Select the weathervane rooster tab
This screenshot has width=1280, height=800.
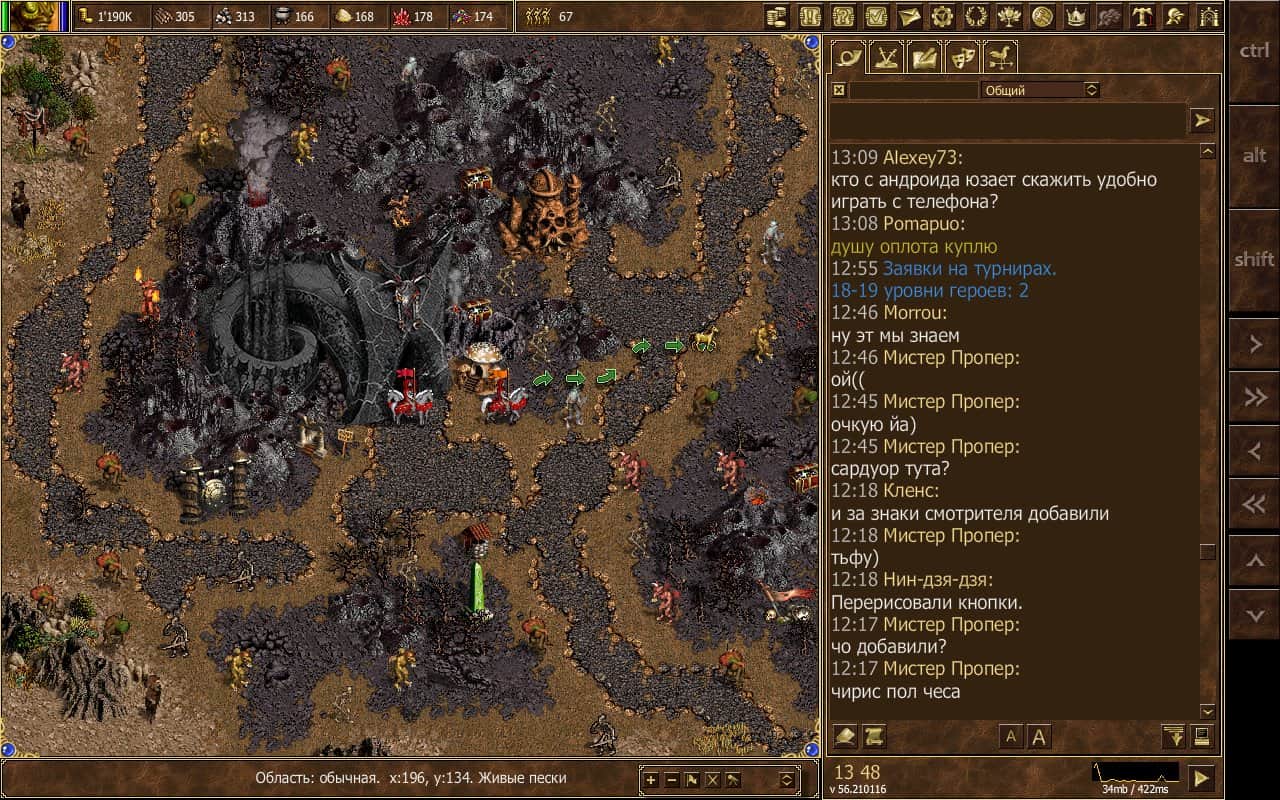[x=1000, y=57]
